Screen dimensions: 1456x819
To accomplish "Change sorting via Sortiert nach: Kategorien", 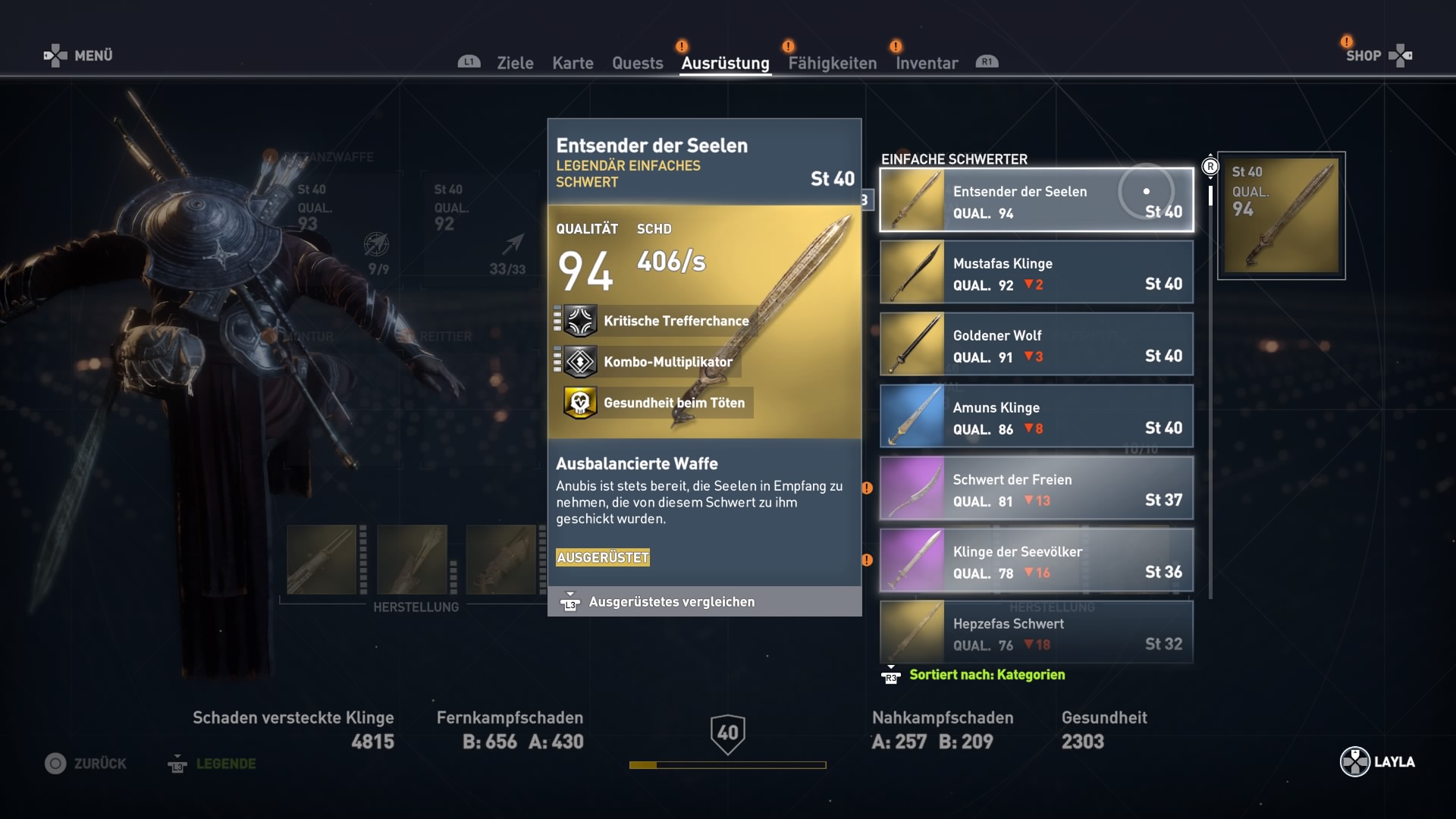I will coord(986,675).
